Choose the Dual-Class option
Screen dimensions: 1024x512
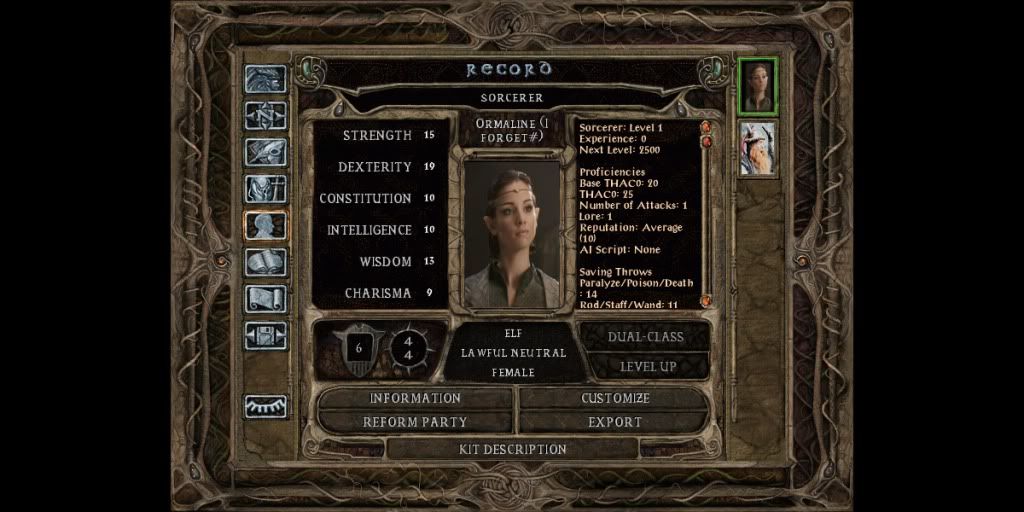pyautogui.click(x=647, y=337)
